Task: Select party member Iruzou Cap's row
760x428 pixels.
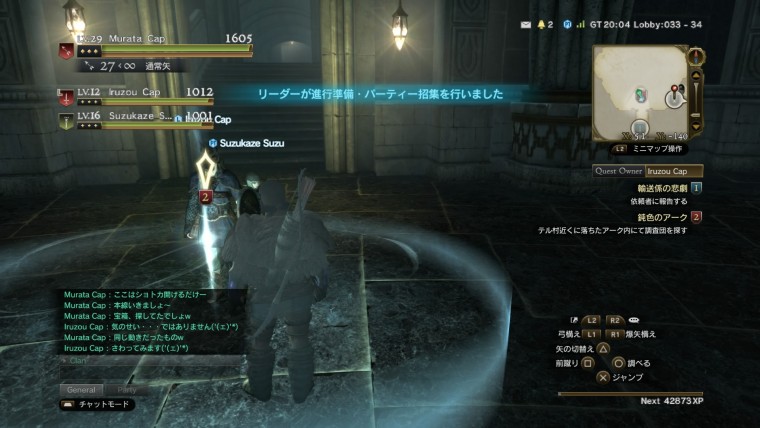Action: coord(135,95)
